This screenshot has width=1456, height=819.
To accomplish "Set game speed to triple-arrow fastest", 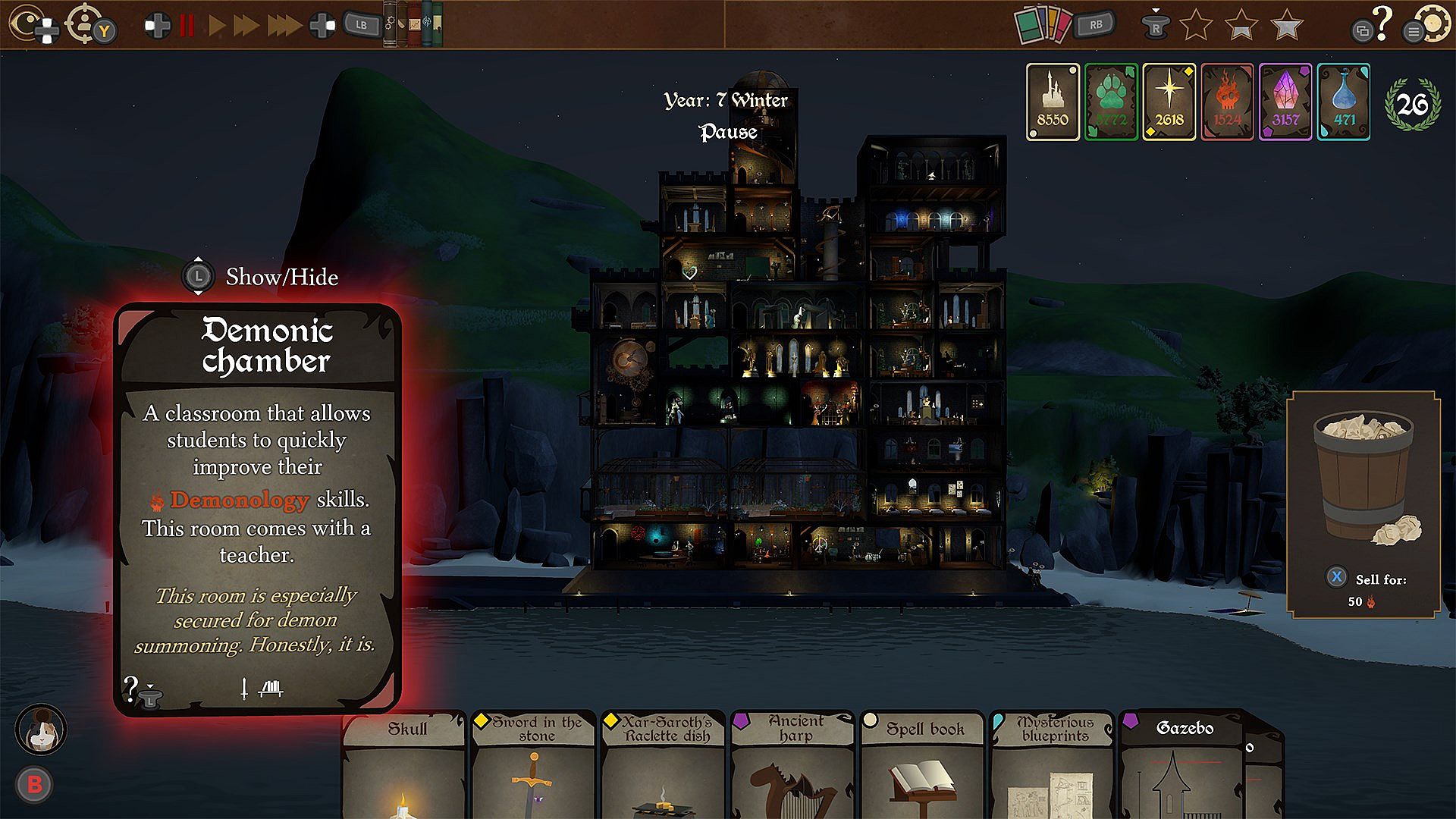I will [x=284, y=25].
